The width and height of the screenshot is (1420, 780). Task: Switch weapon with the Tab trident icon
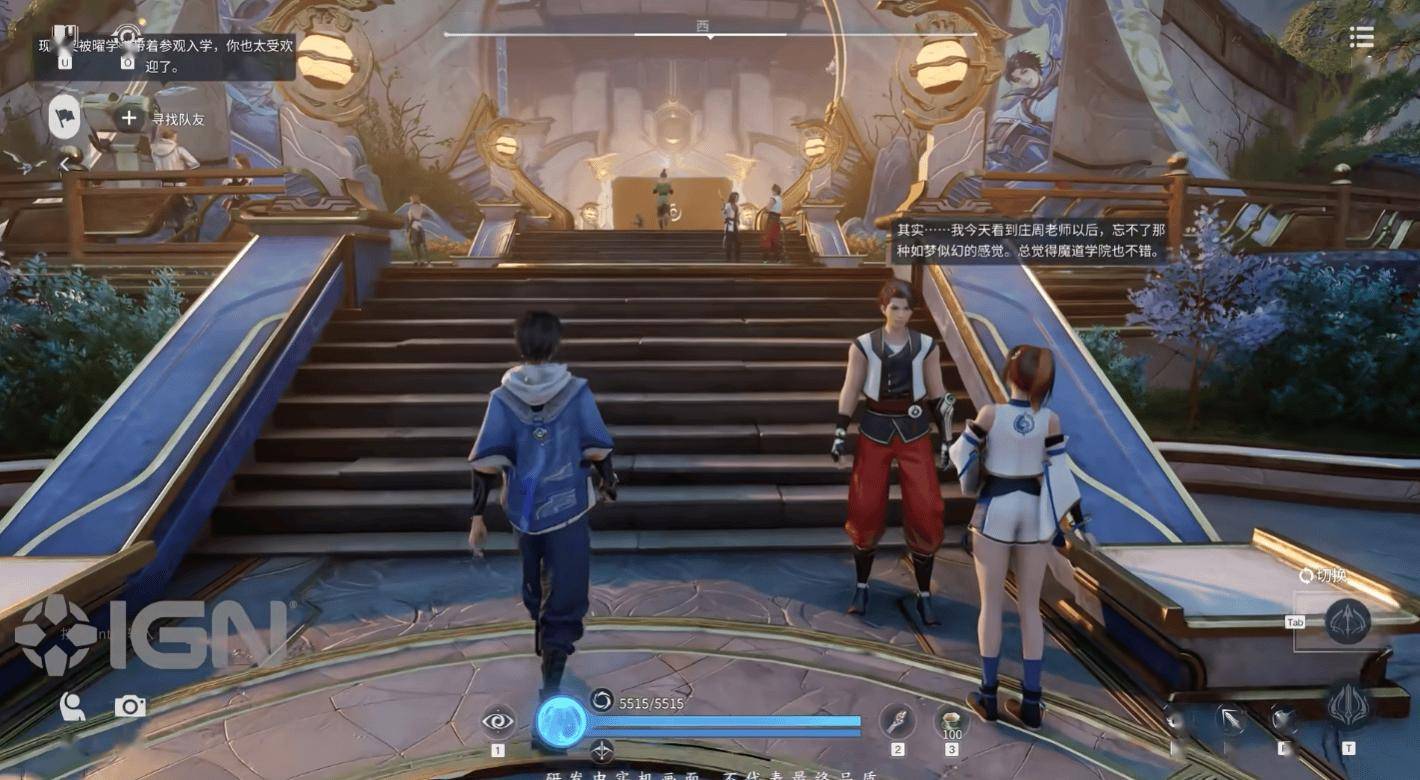tap(1347, 621)
